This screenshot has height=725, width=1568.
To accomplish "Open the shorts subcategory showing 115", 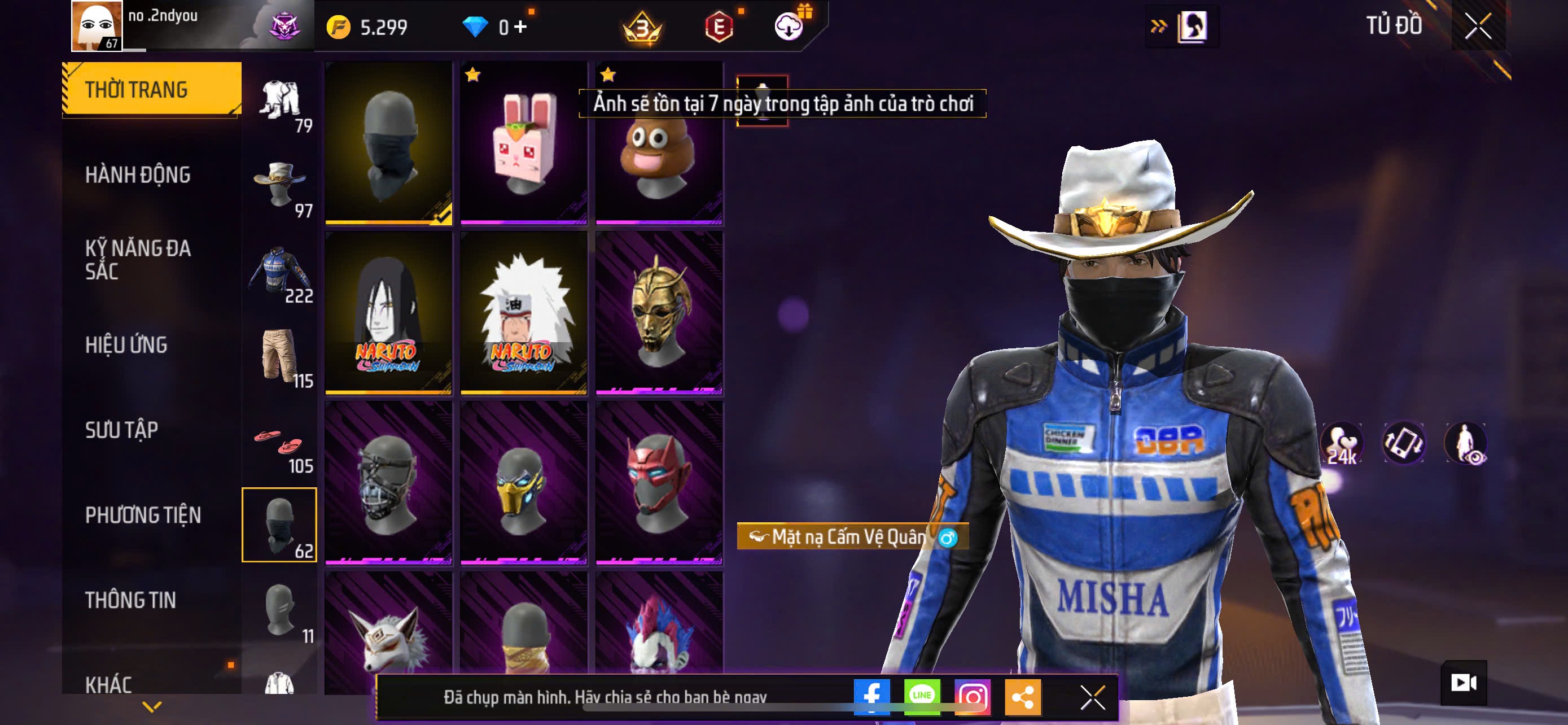I will coord(279,356).
